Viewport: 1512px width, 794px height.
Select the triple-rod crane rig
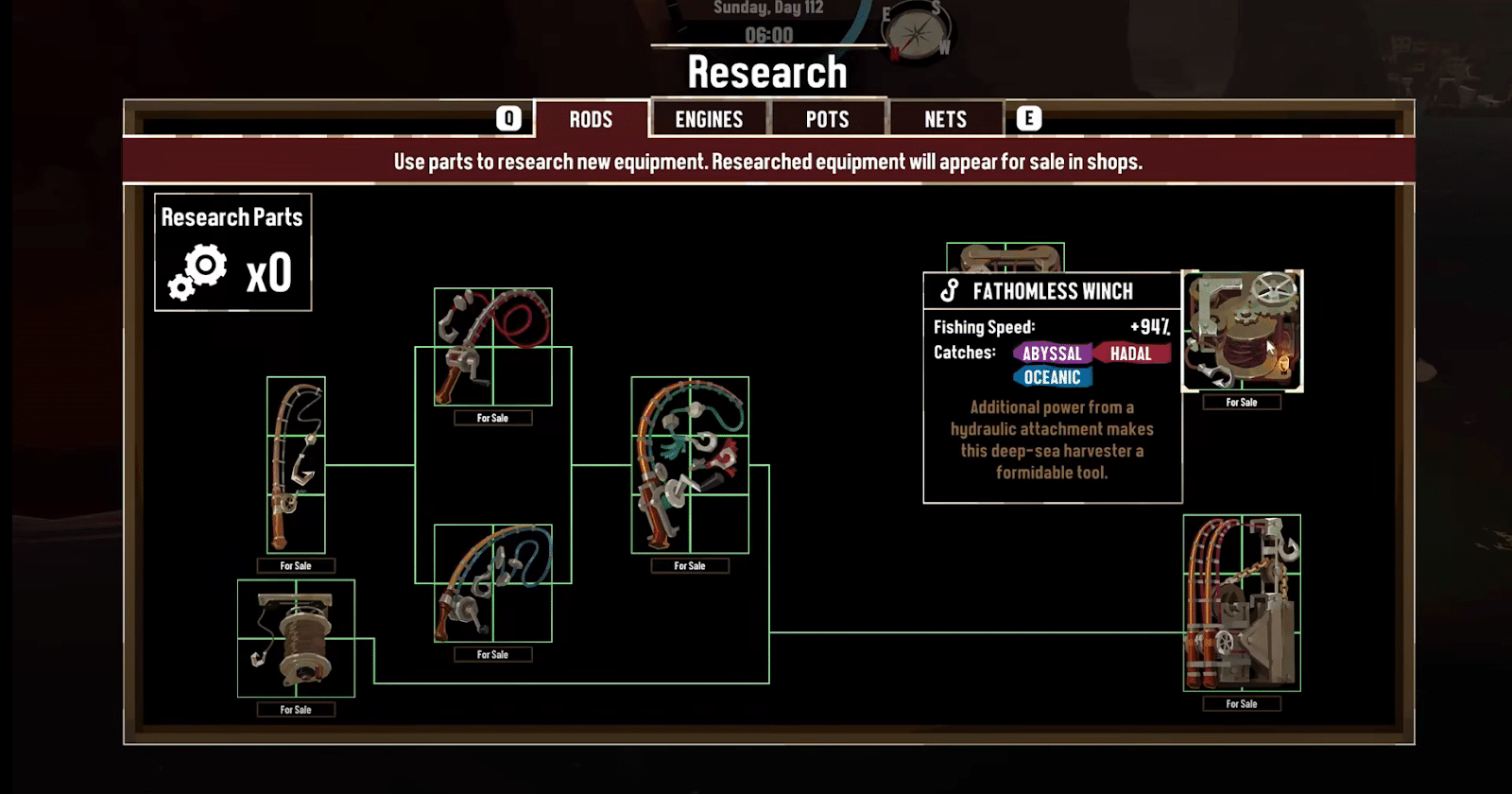click(x=1242, y=603)
